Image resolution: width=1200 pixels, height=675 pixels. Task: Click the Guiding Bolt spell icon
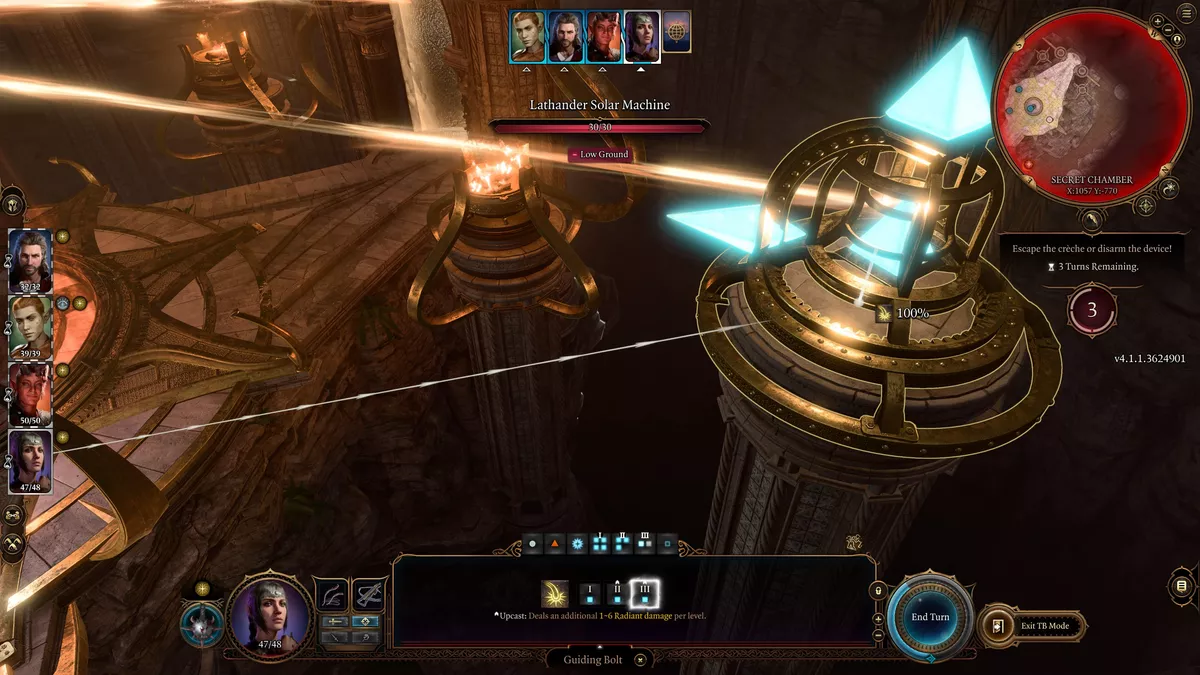[x=555, y=594]
